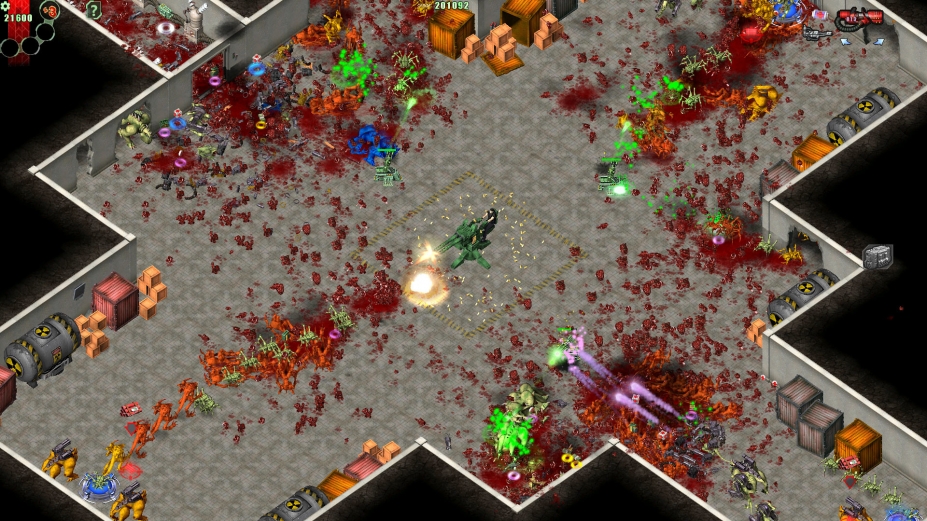
Task: Click the red flamethrower weapon icon
Action: [x=861, y=17]
